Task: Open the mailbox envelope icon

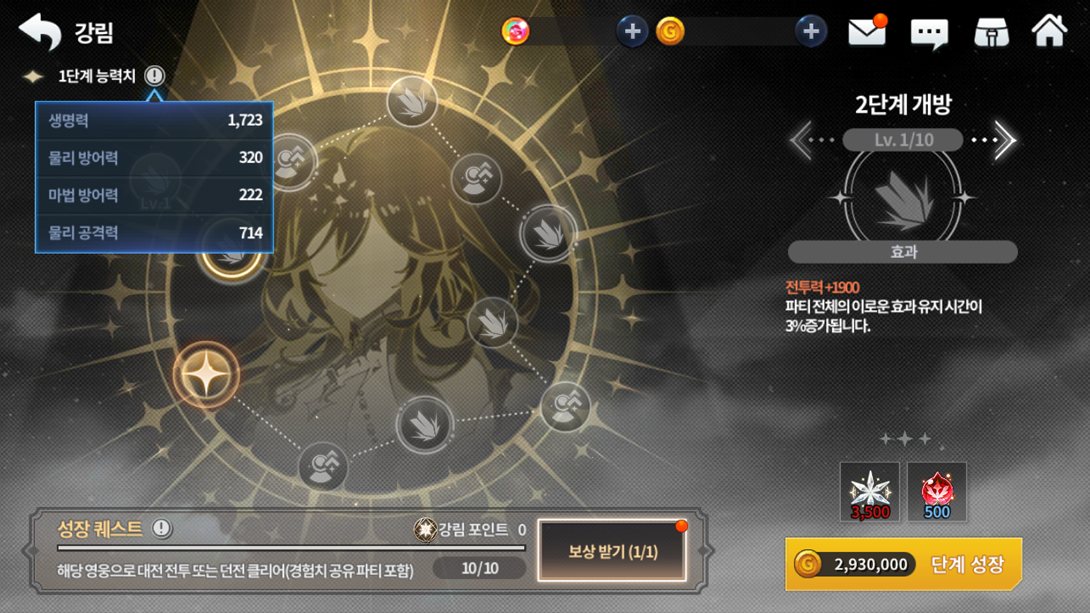Action: coord(867,32)
